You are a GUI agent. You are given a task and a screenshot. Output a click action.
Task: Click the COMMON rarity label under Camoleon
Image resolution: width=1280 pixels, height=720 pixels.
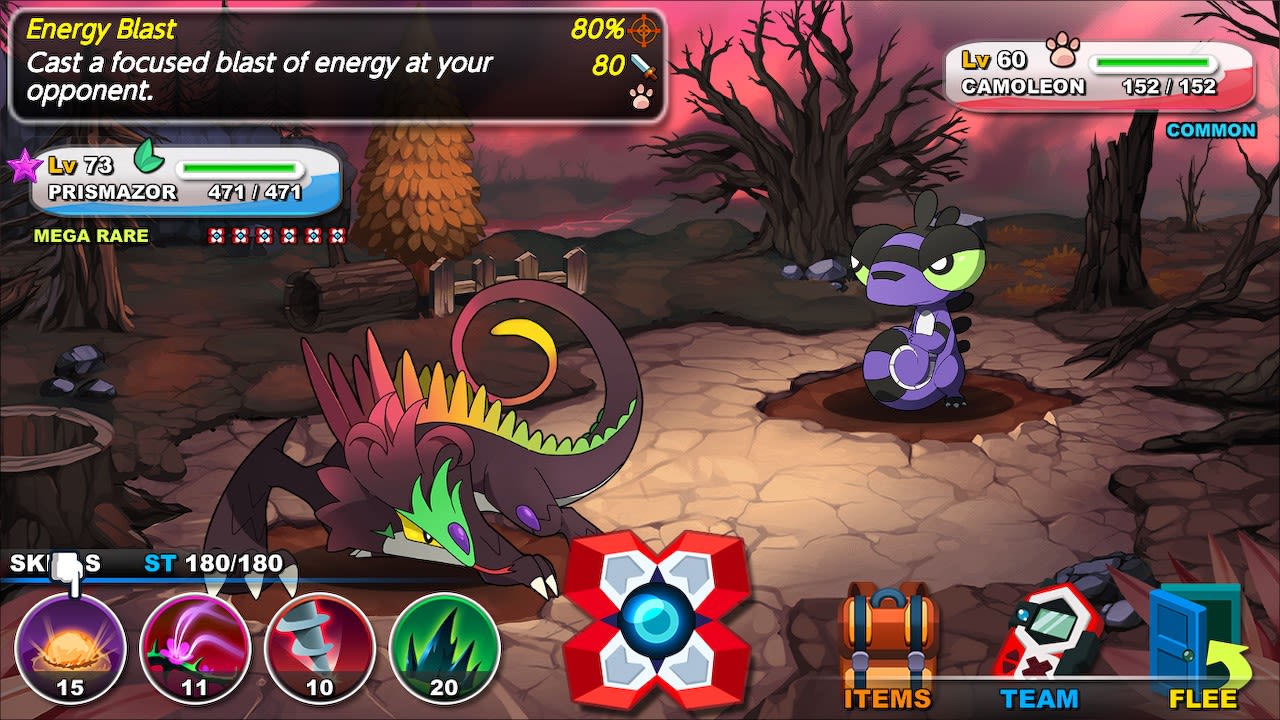point(1211,130)
